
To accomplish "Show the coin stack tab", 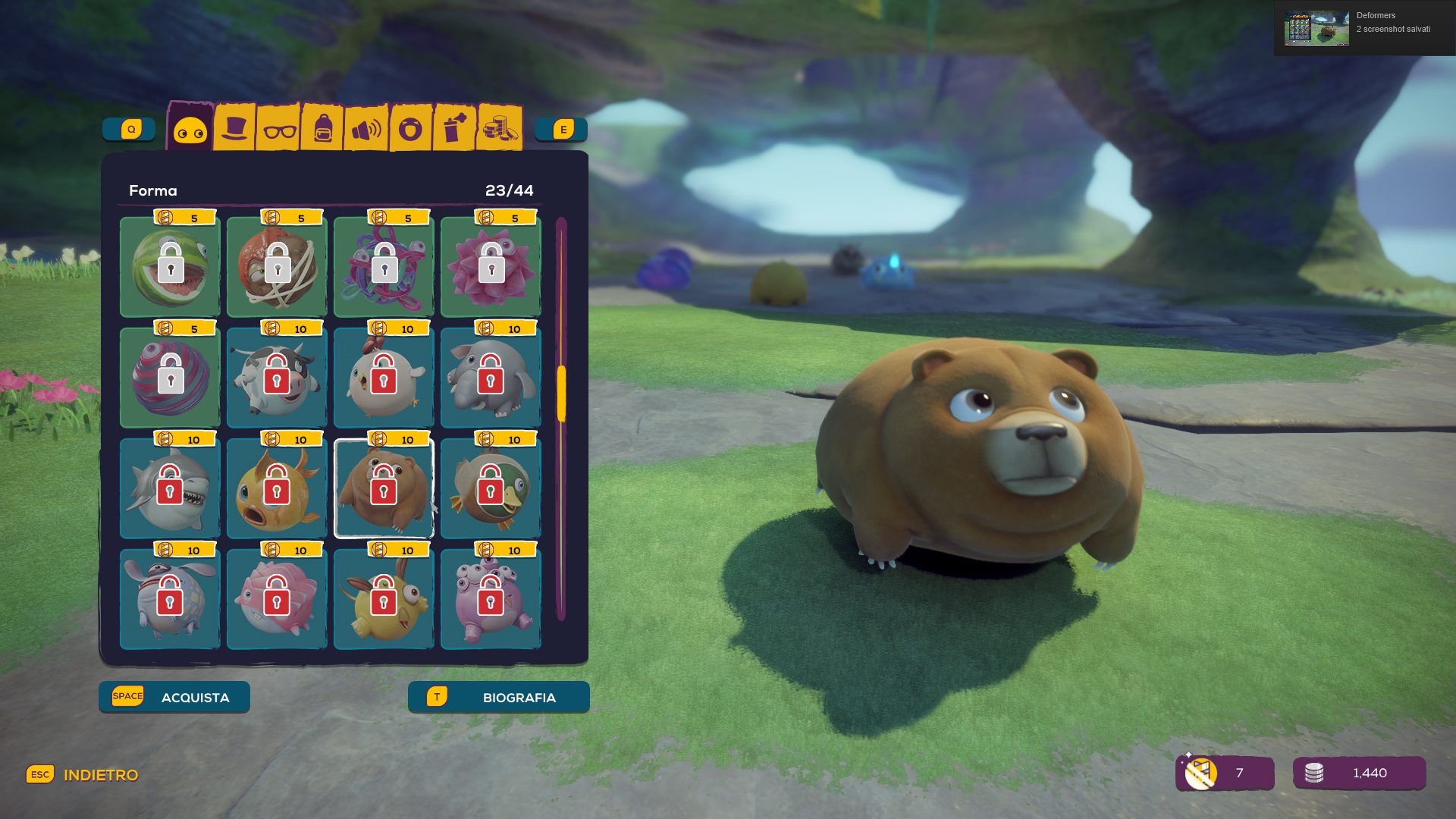I will click(499, 127).
